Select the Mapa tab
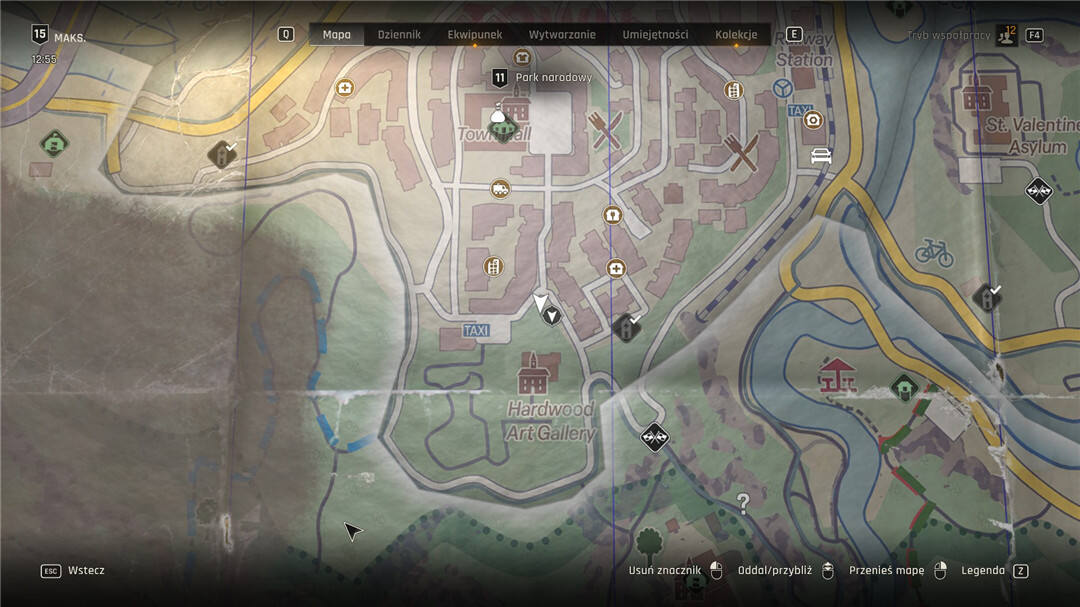Image resolution: width=1080 pixels, height=607 pixels. pyautogui.click(x=337, y=35)
